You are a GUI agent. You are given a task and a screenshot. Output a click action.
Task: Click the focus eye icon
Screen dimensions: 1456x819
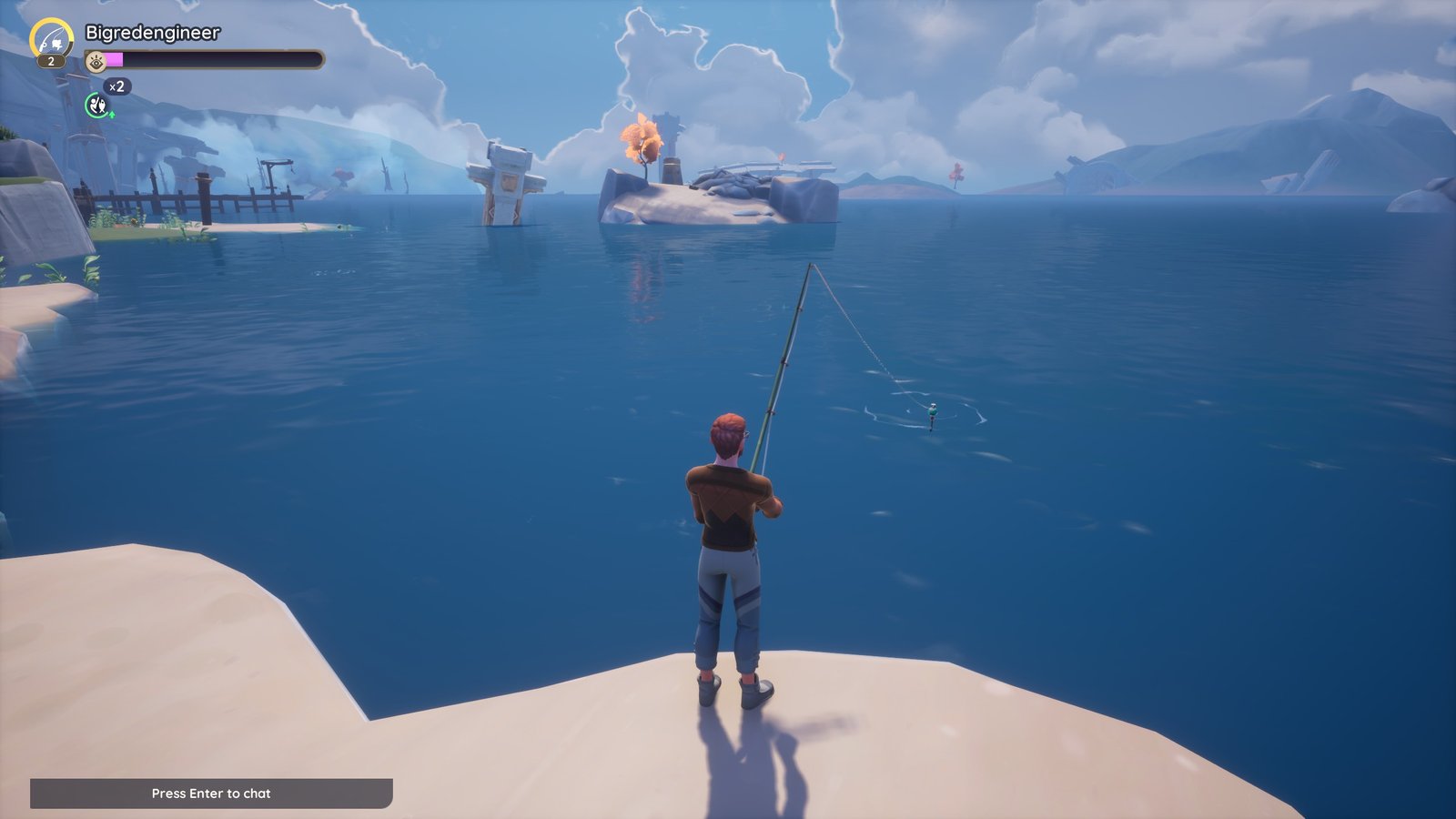click(x=96, y=61)
